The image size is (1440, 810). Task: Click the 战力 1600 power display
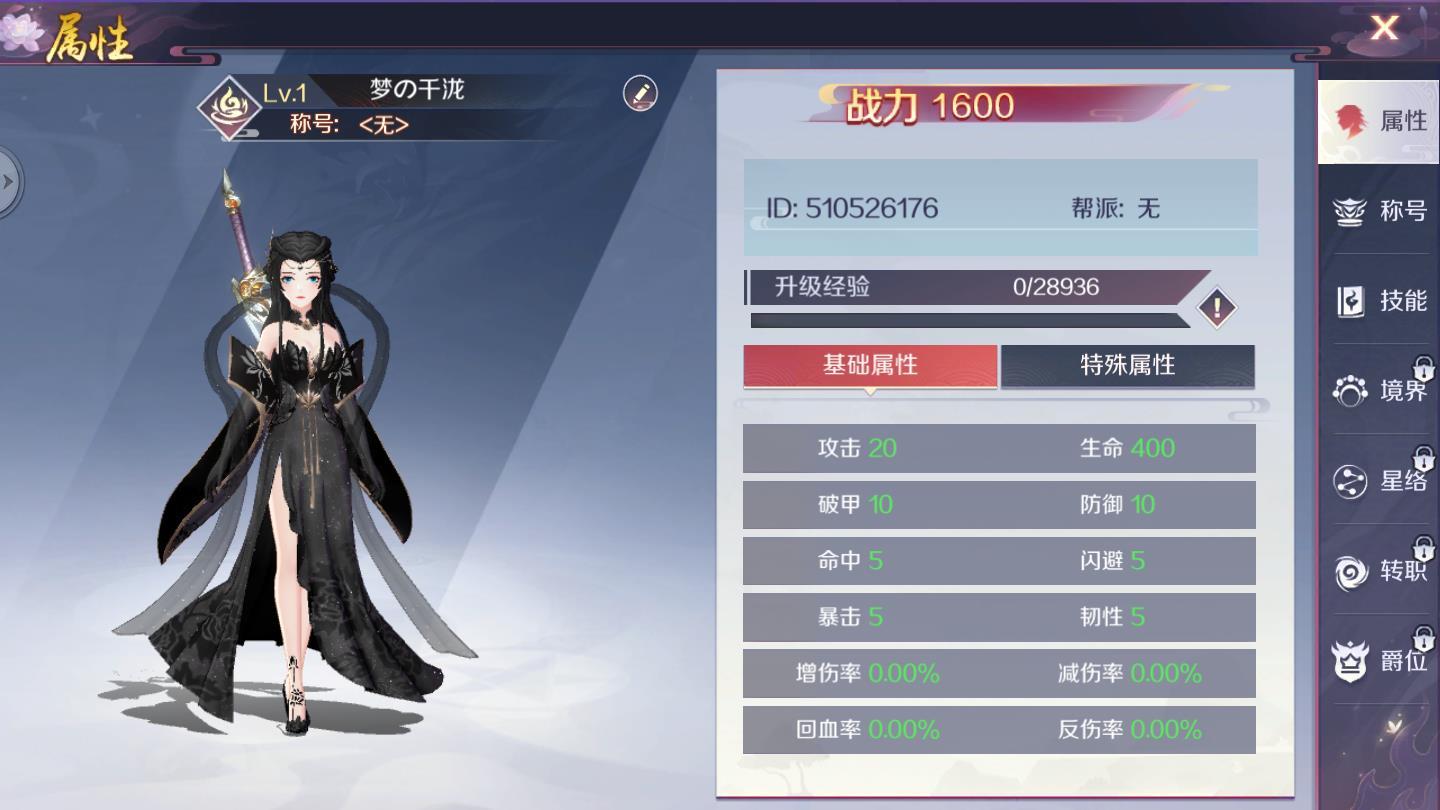(x=932, y=104)
